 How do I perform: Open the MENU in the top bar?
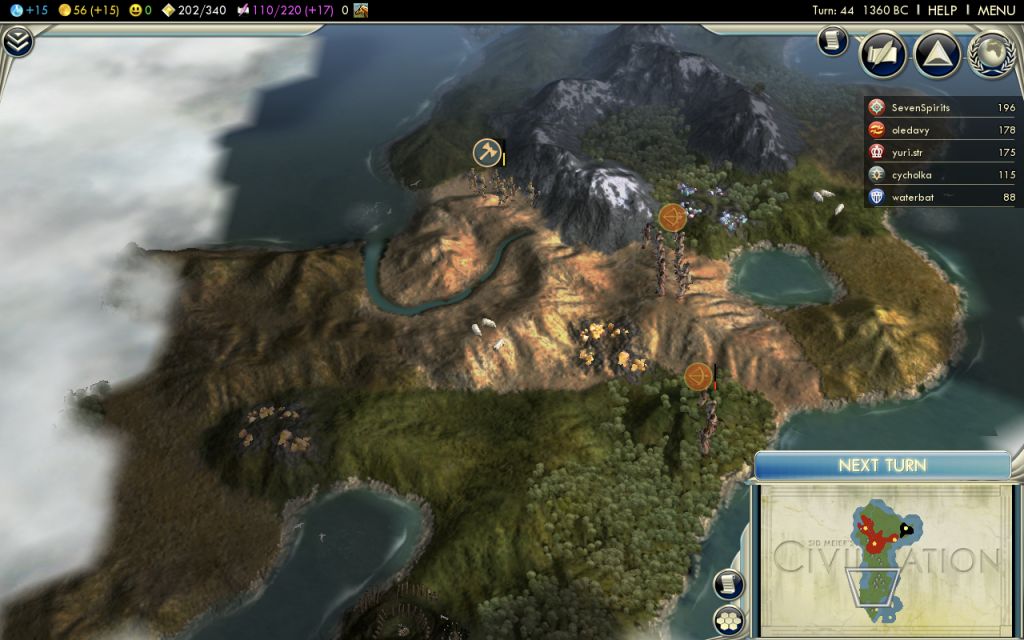tap(996, 10)
